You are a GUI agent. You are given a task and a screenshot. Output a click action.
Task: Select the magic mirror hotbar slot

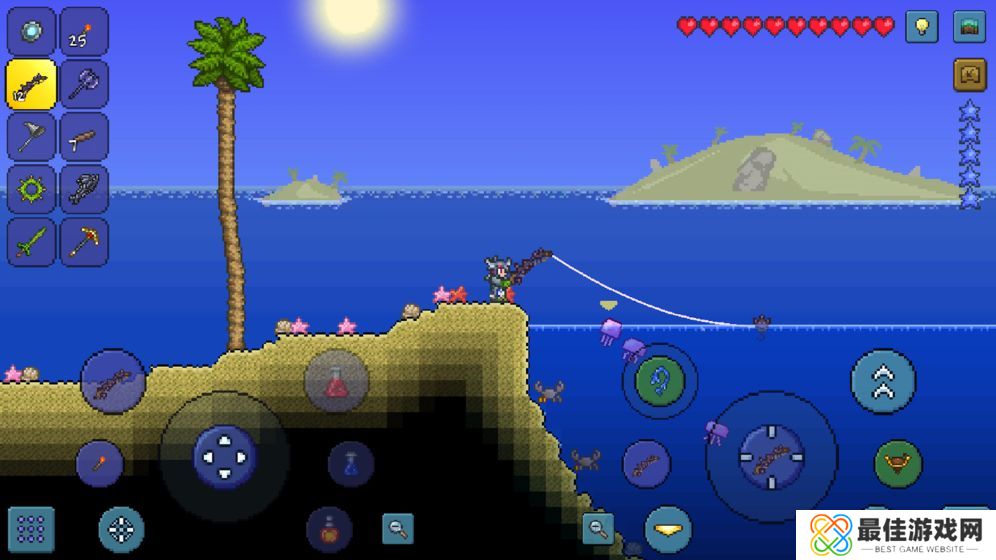pyautogui.click(x=31, y=31)
